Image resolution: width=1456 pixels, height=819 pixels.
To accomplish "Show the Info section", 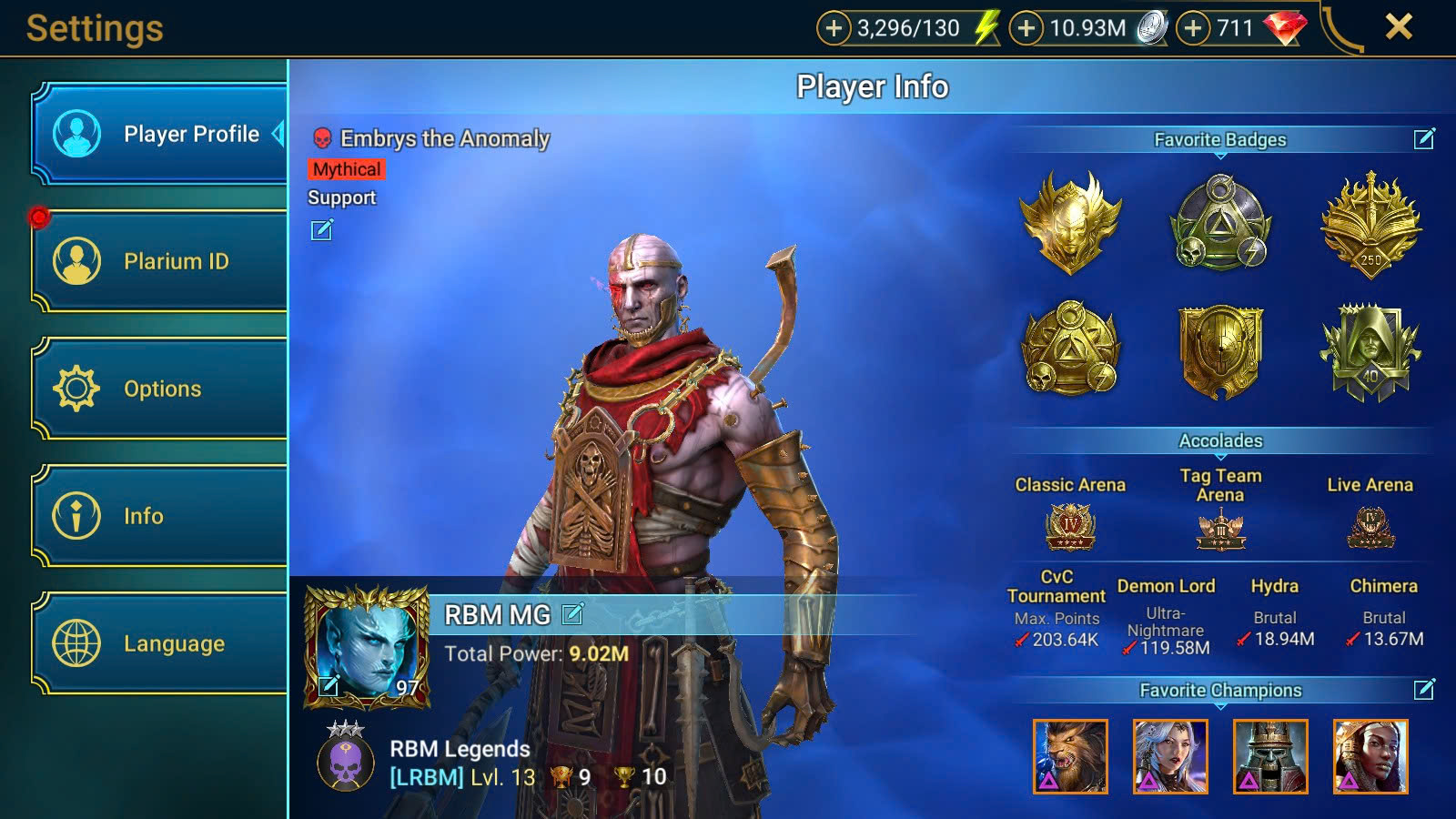I will click(160, 516).
